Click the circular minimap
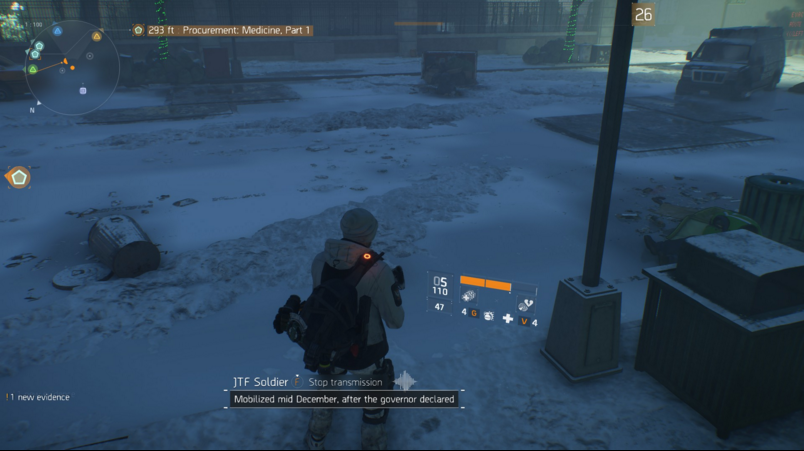Image resolution: width=804 pixels, height=451 pixels. (71, 66)
